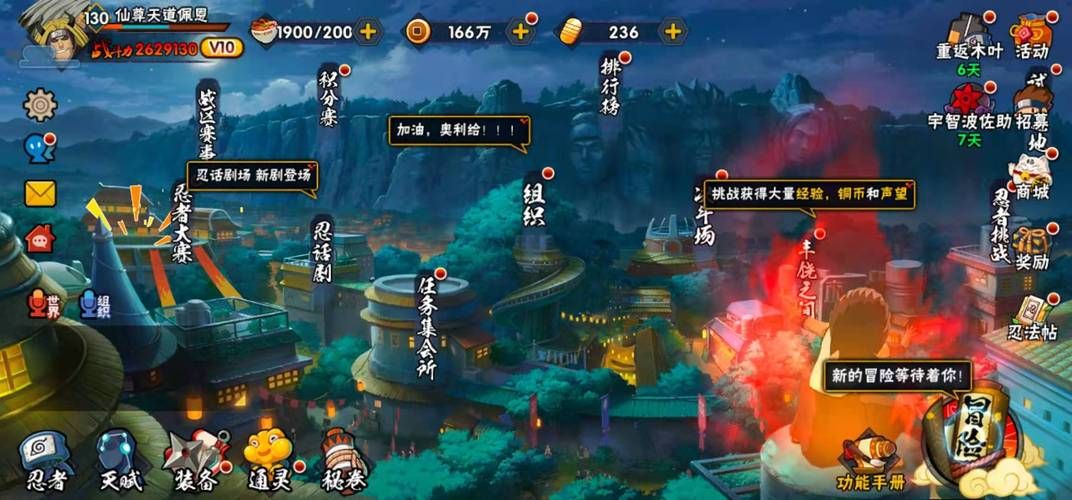Open the 忍法帖 ninja scroll icon
The width and height of the screenshot is (1072, 500).
coord(1032,318)
